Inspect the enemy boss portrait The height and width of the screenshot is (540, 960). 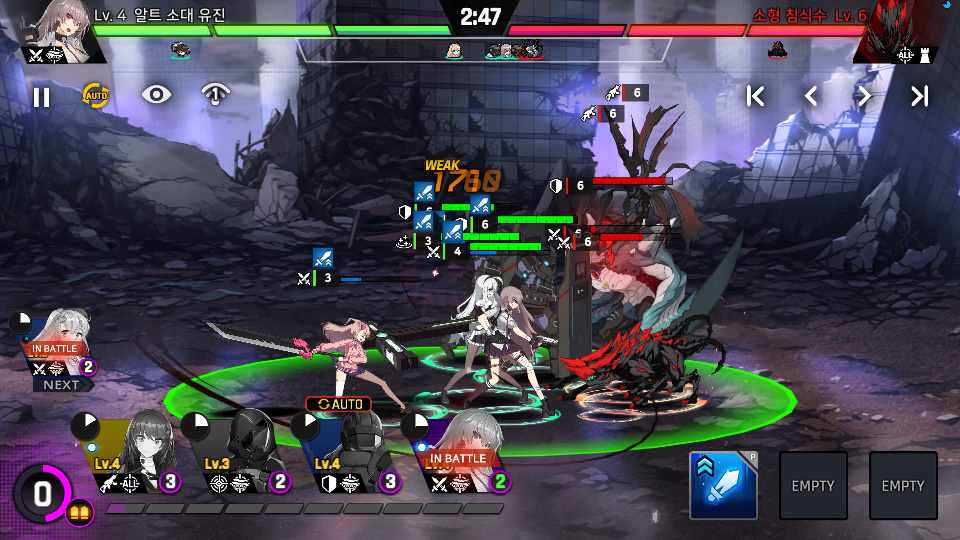coord(897,30)
